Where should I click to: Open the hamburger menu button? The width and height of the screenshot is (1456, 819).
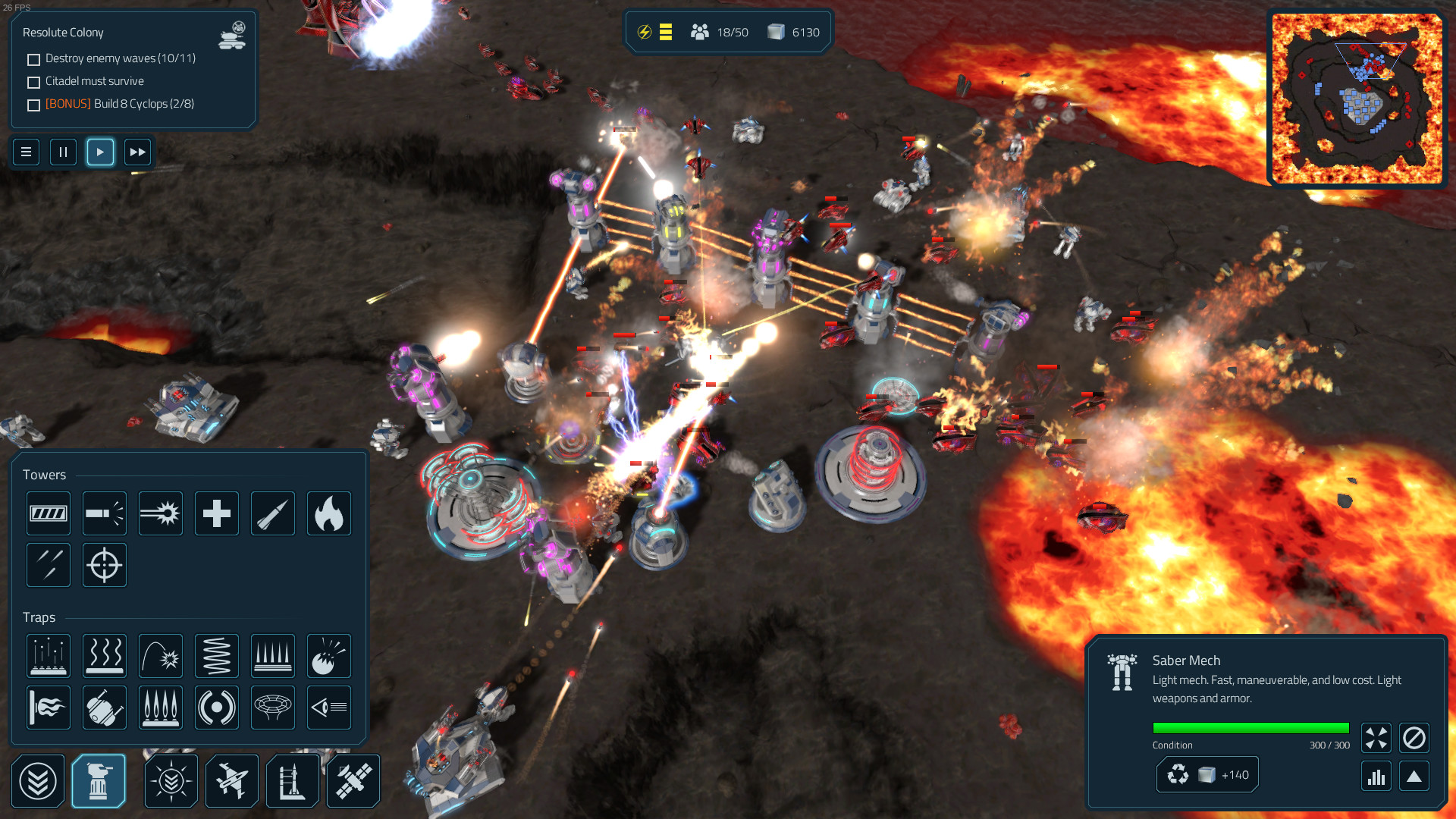26,152
